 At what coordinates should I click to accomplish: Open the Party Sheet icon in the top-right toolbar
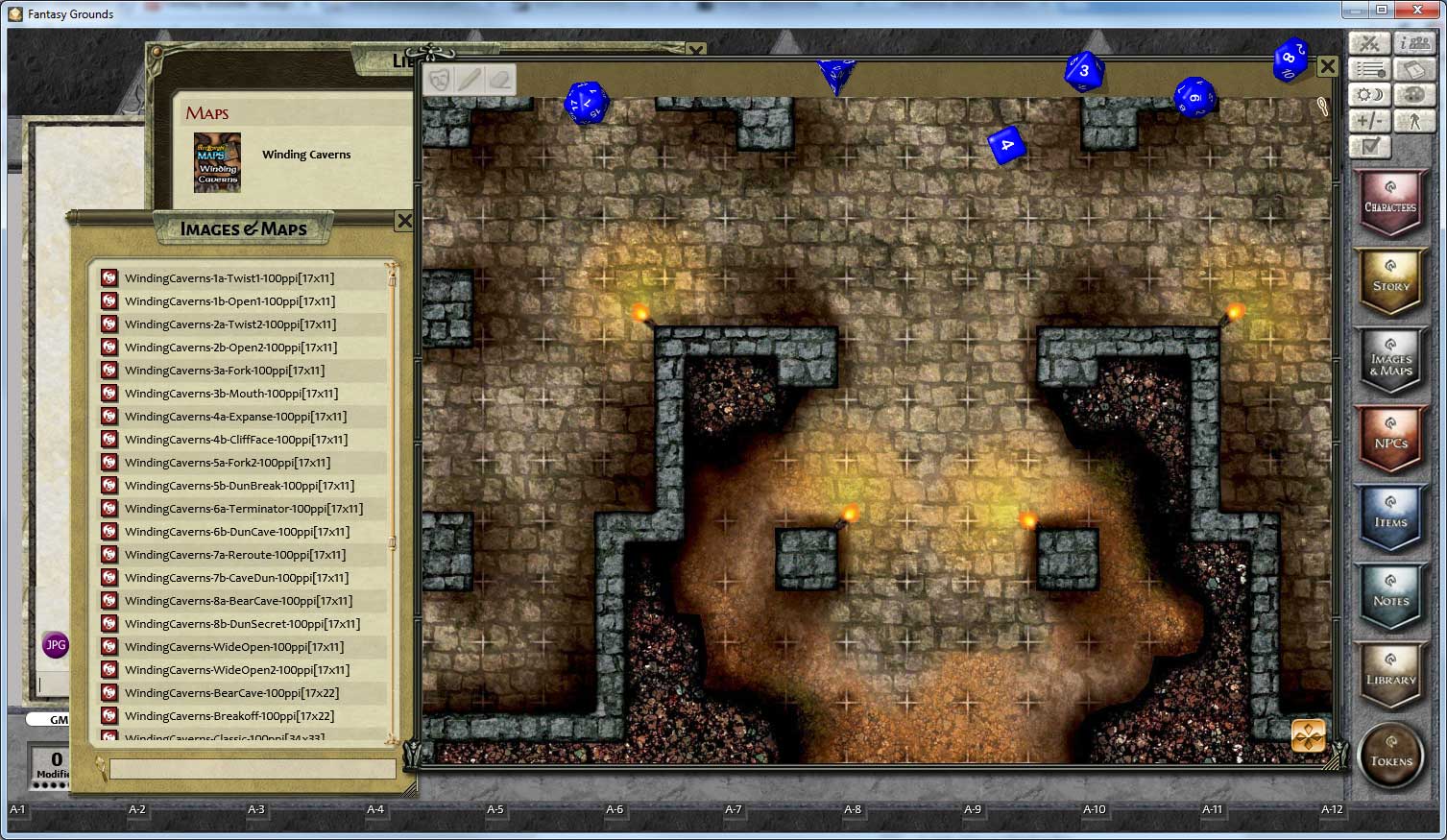[1413, 42]
